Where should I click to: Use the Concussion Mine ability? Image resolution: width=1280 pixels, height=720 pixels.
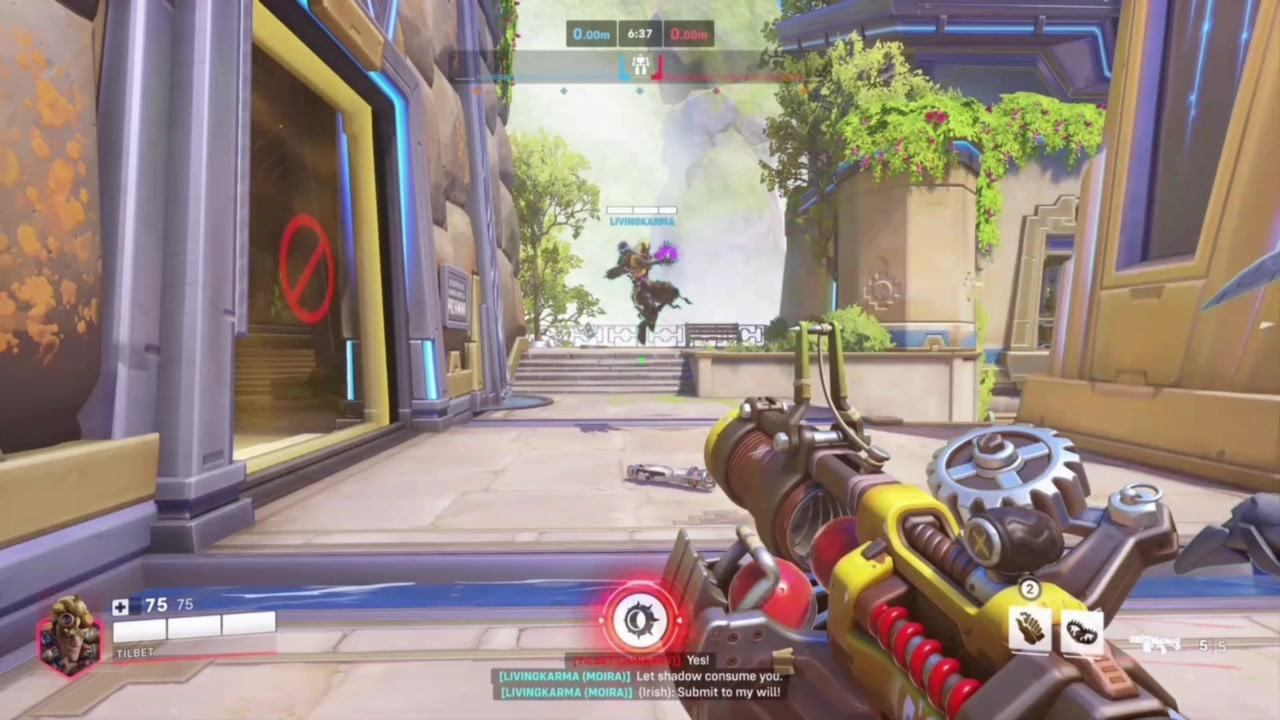click(x=1029, y=631)
